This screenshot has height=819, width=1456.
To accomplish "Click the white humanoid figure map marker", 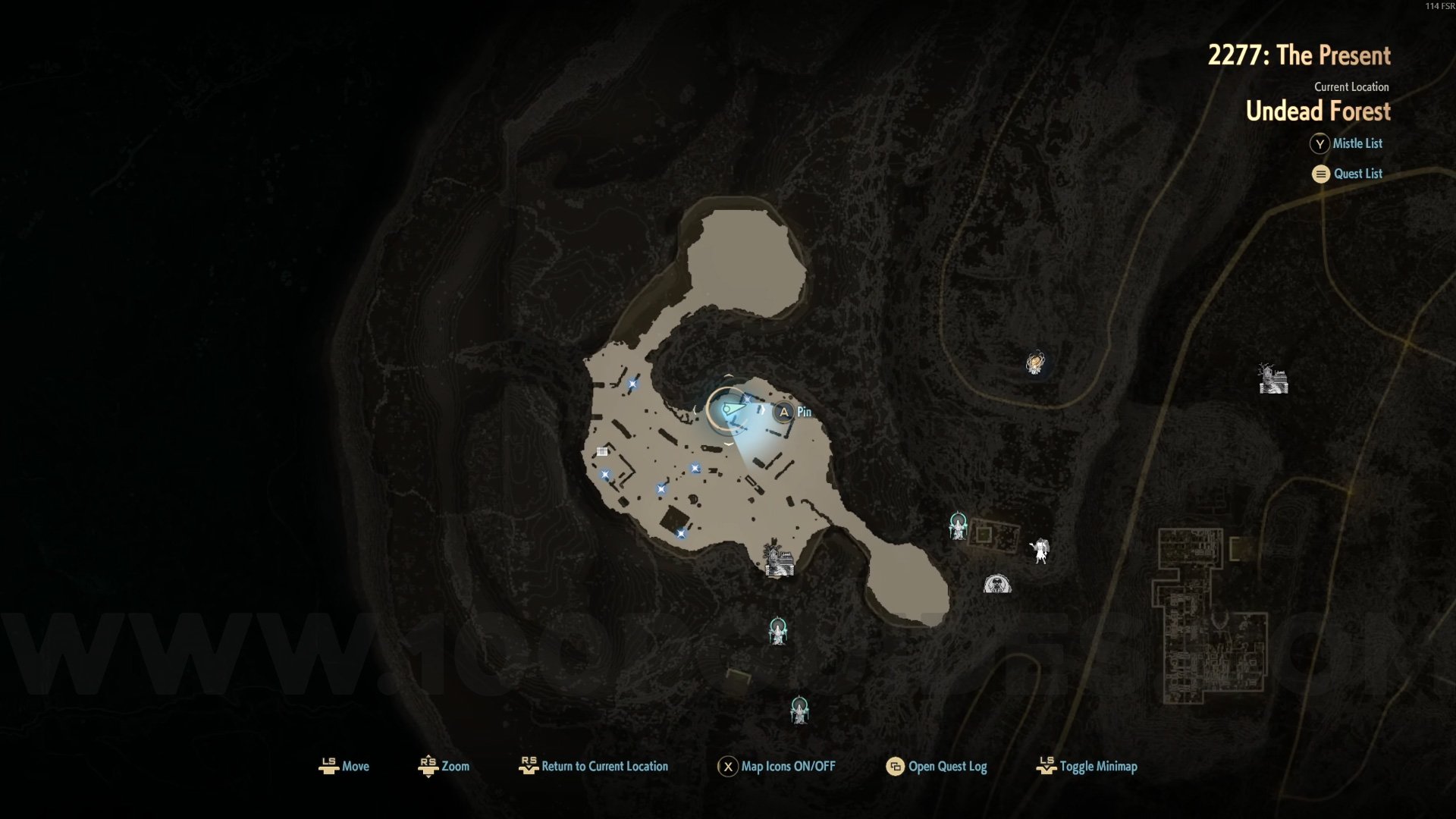I will pyautogui.click(x=1040, y=550).
